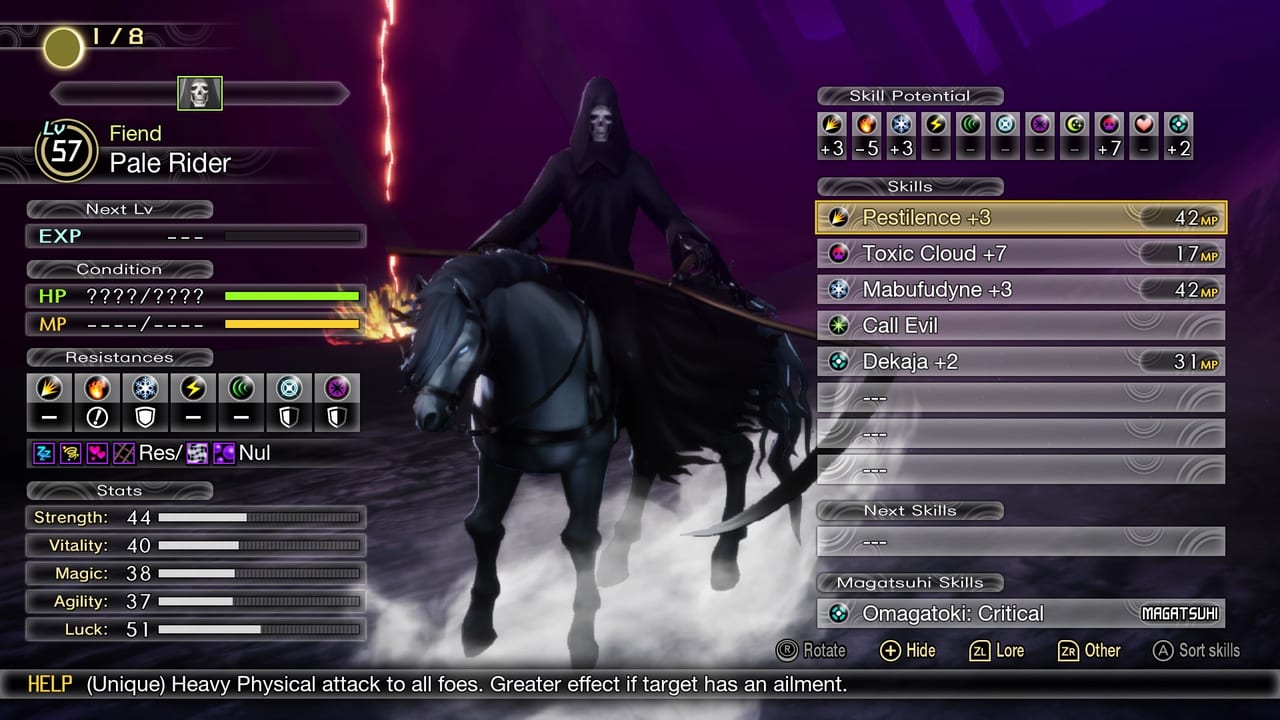The image size is (1280, 720).
Task: Click the Poison nullification icon next to Nul
Action: [x=223, y=453]
